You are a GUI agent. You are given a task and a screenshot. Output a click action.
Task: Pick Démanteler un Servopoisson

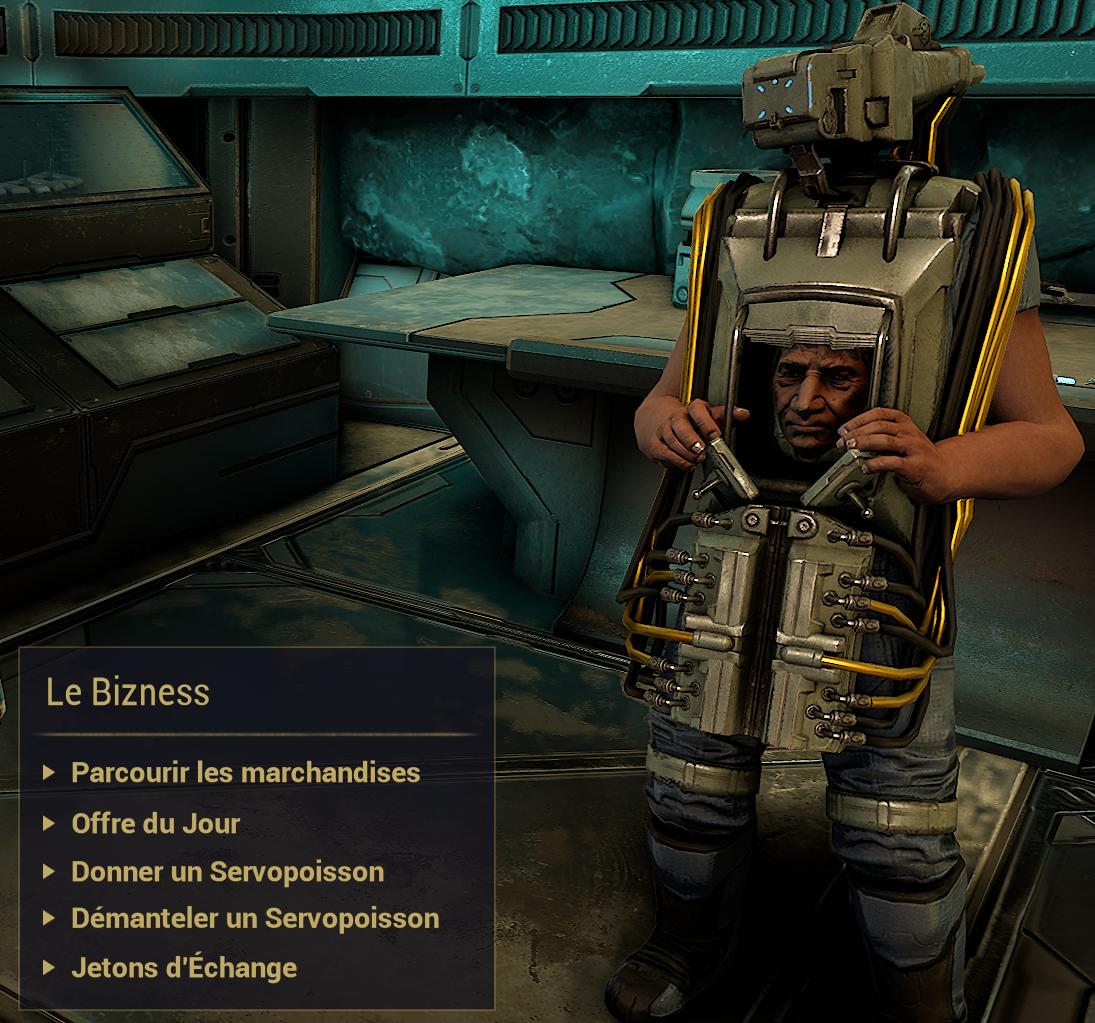coord(255,918)
